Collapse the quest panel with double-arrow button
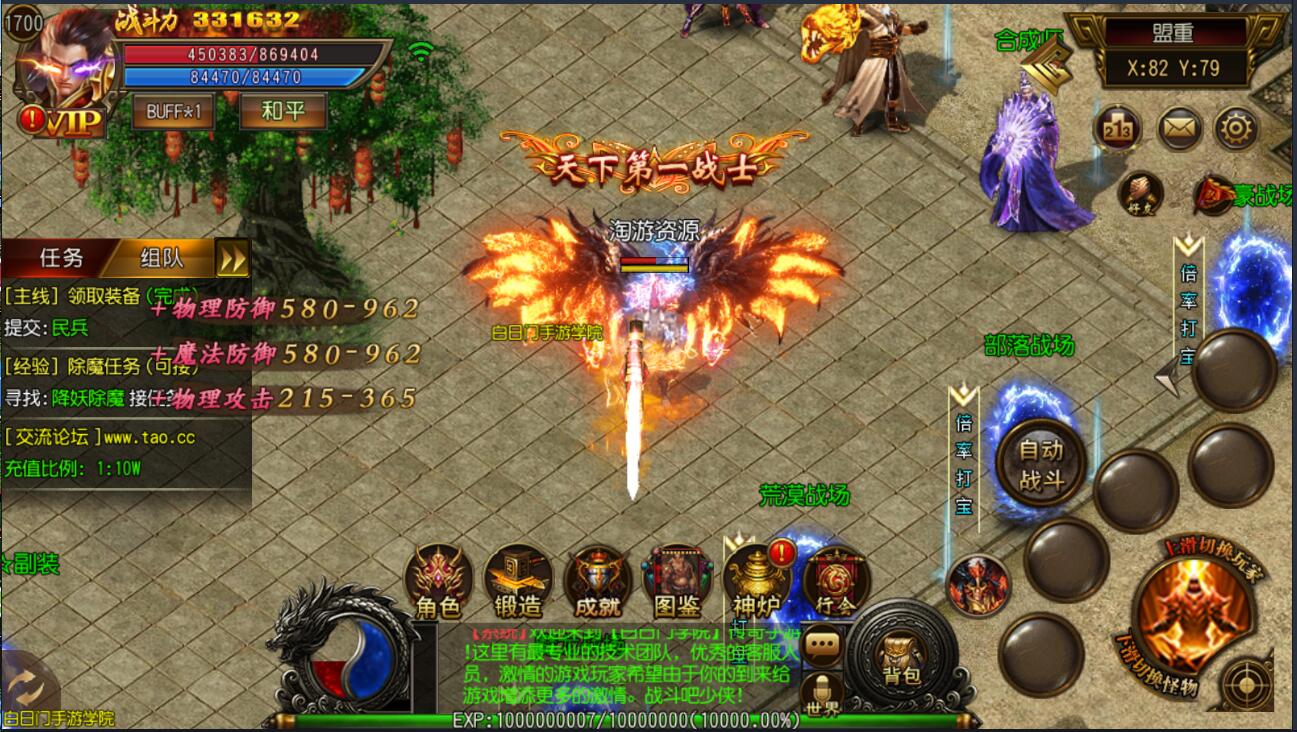Image resolution: width=1297 pixels, height=732 pixels. pyautogui.click(x=233, y=260)
